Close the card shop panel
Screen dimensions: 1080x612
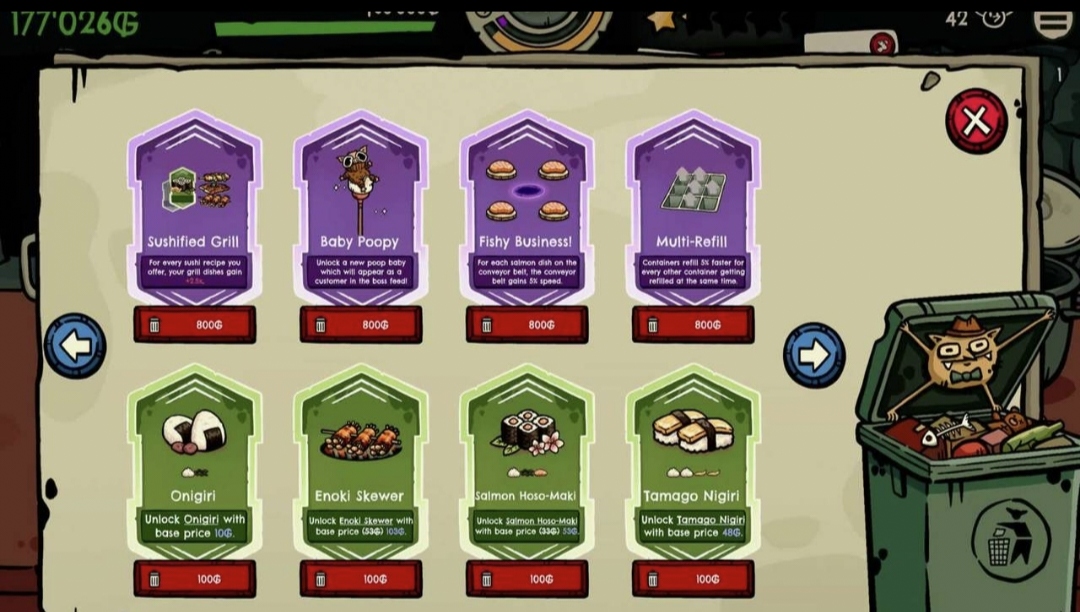pos(975,122)
